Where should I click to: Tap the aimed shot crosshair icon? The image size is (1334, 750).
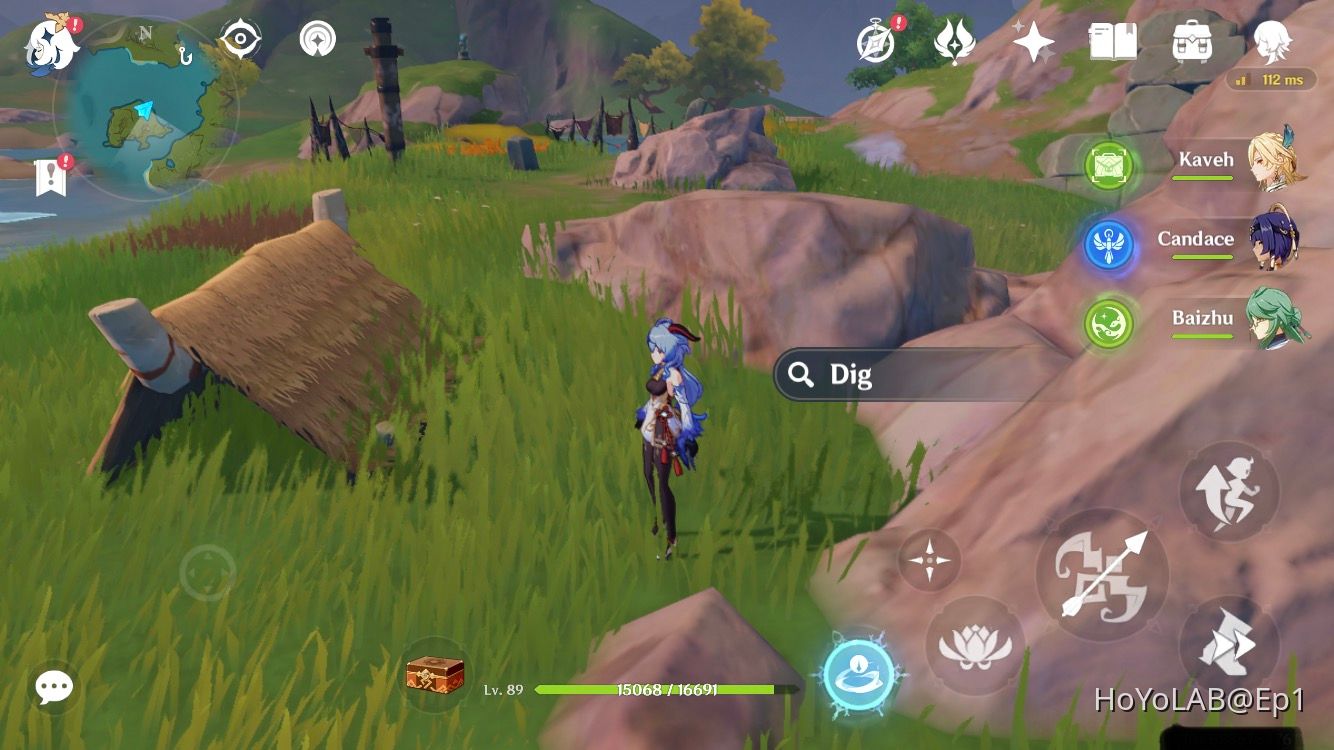[930, 560]
